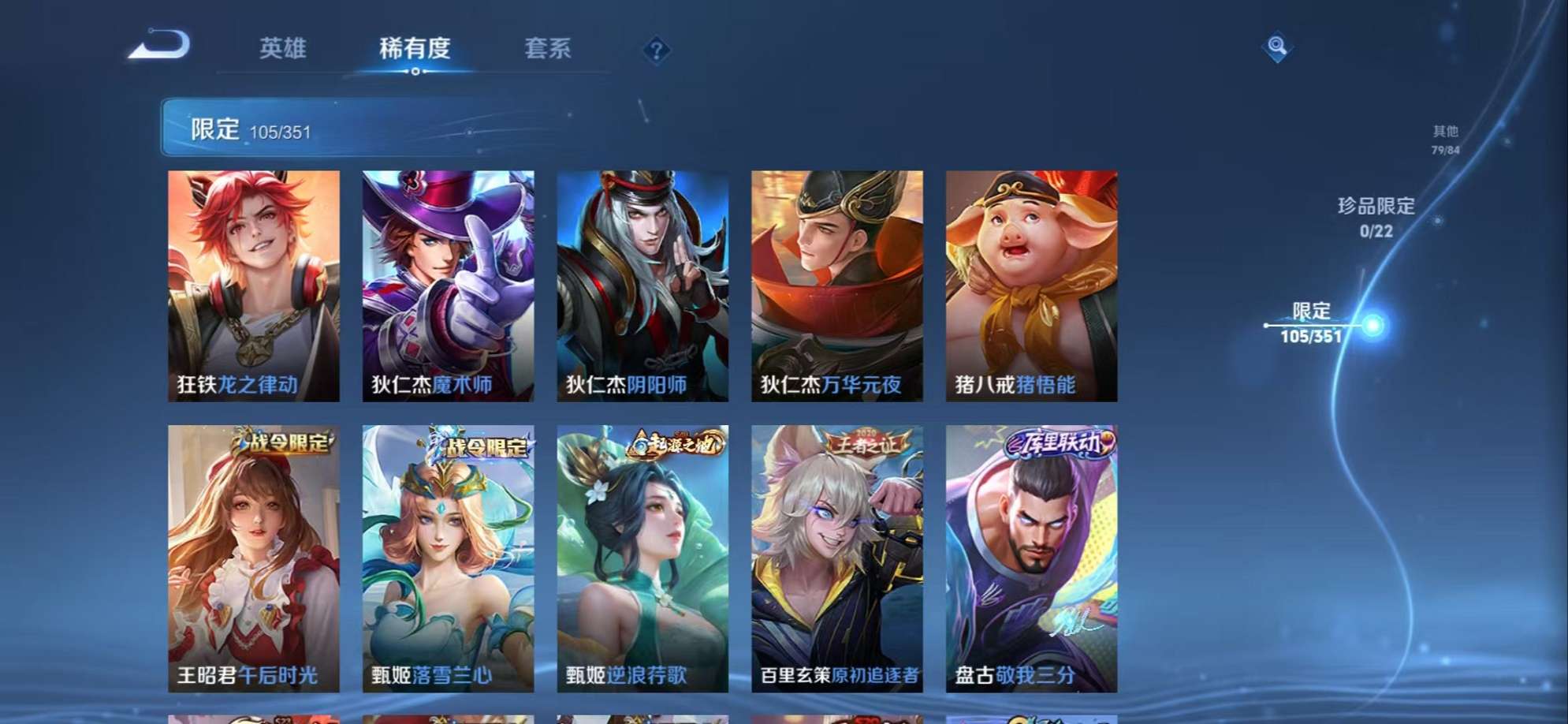Switch to the 套系 tab

(x=549, y=49)
